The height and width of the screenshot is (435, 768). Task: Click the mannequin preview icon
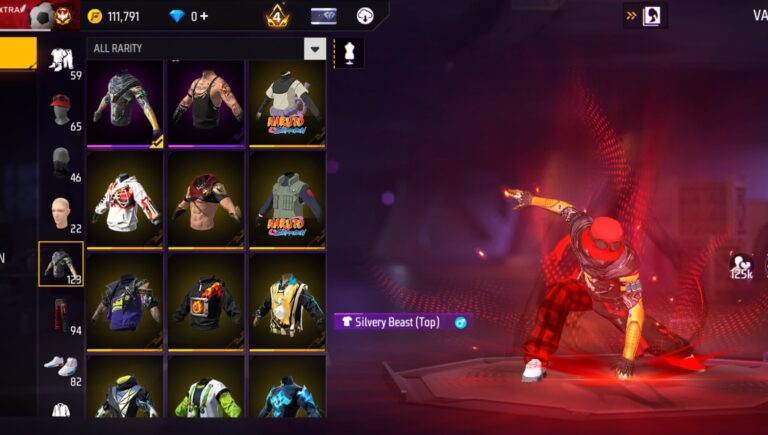tap(349, 52)
